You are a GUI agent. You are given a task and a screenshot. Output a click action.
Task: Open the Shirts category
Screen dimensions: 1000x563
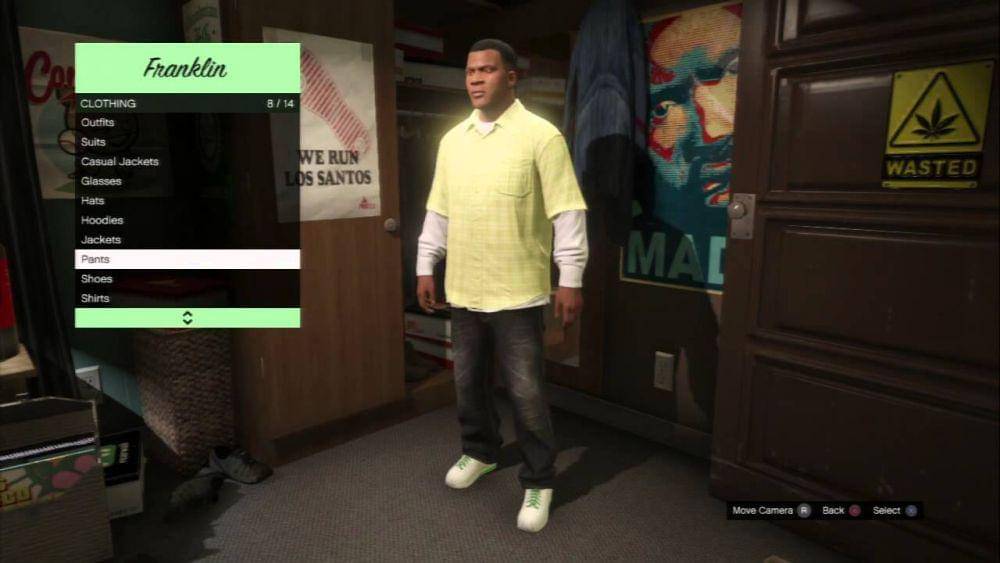96,298
